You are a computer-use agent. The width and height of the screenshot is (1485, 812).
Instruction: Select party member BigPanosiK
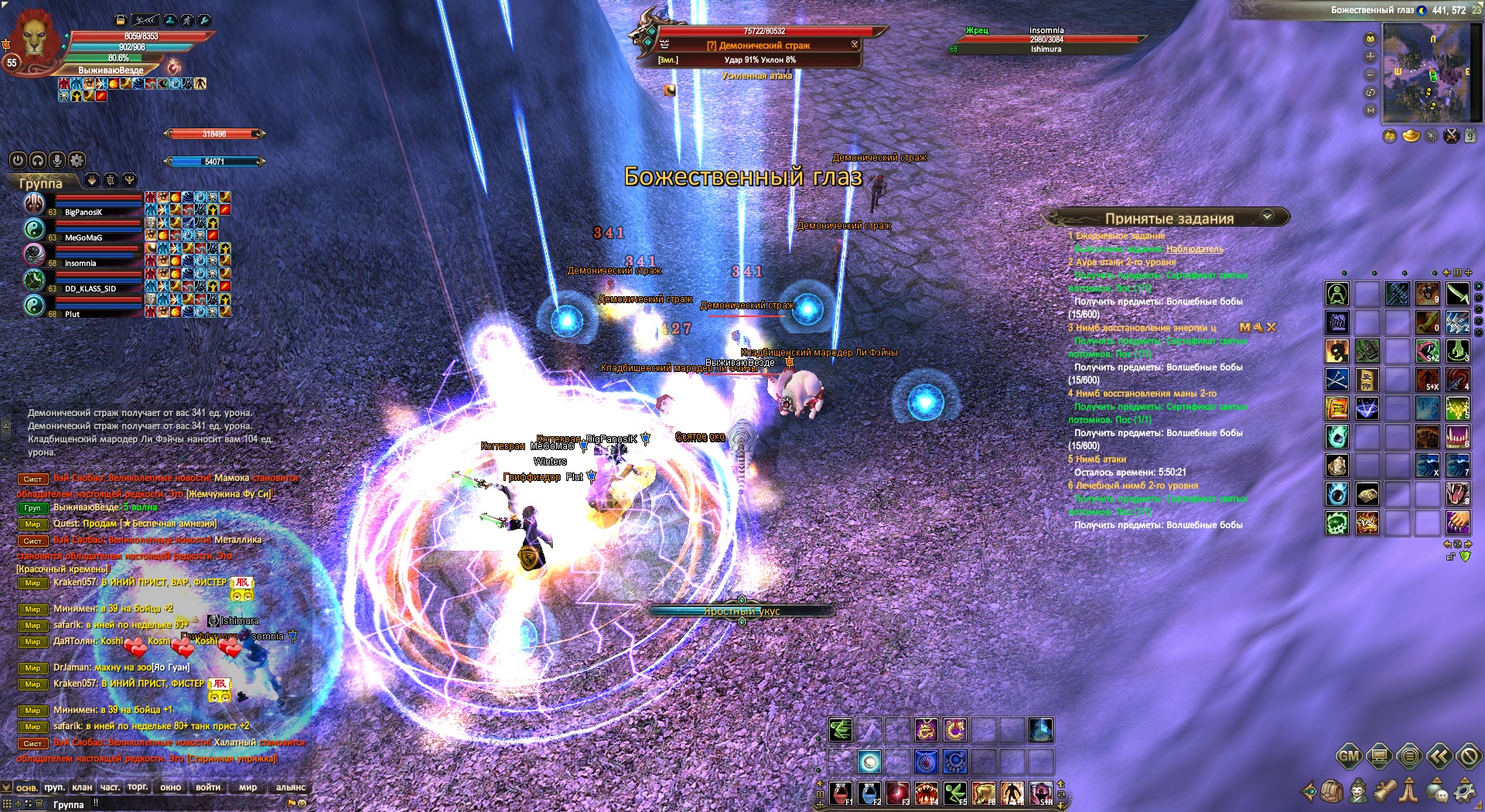click(x=84, y=212)
